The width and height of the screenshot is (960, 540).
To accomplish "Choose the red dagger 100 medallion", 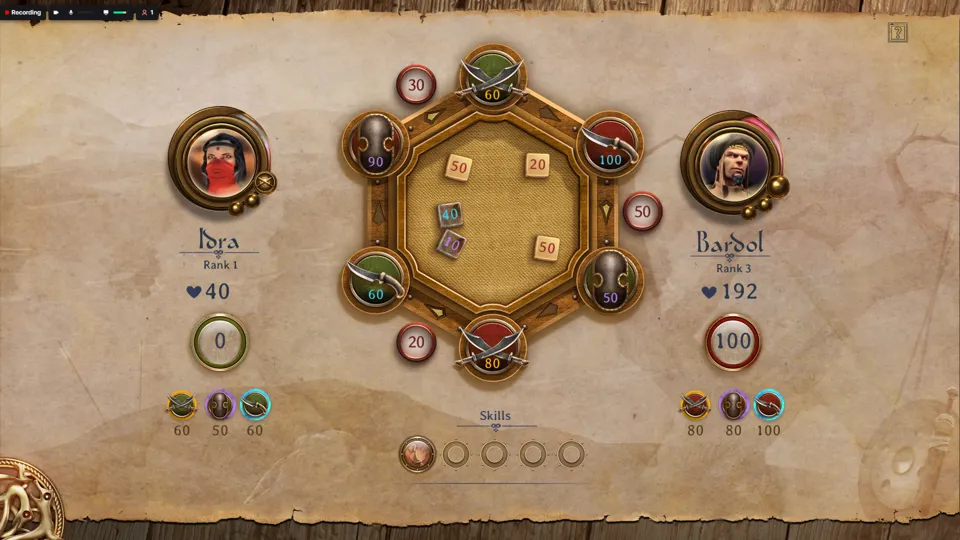I will pyautogui.click(x=610, y=145).
